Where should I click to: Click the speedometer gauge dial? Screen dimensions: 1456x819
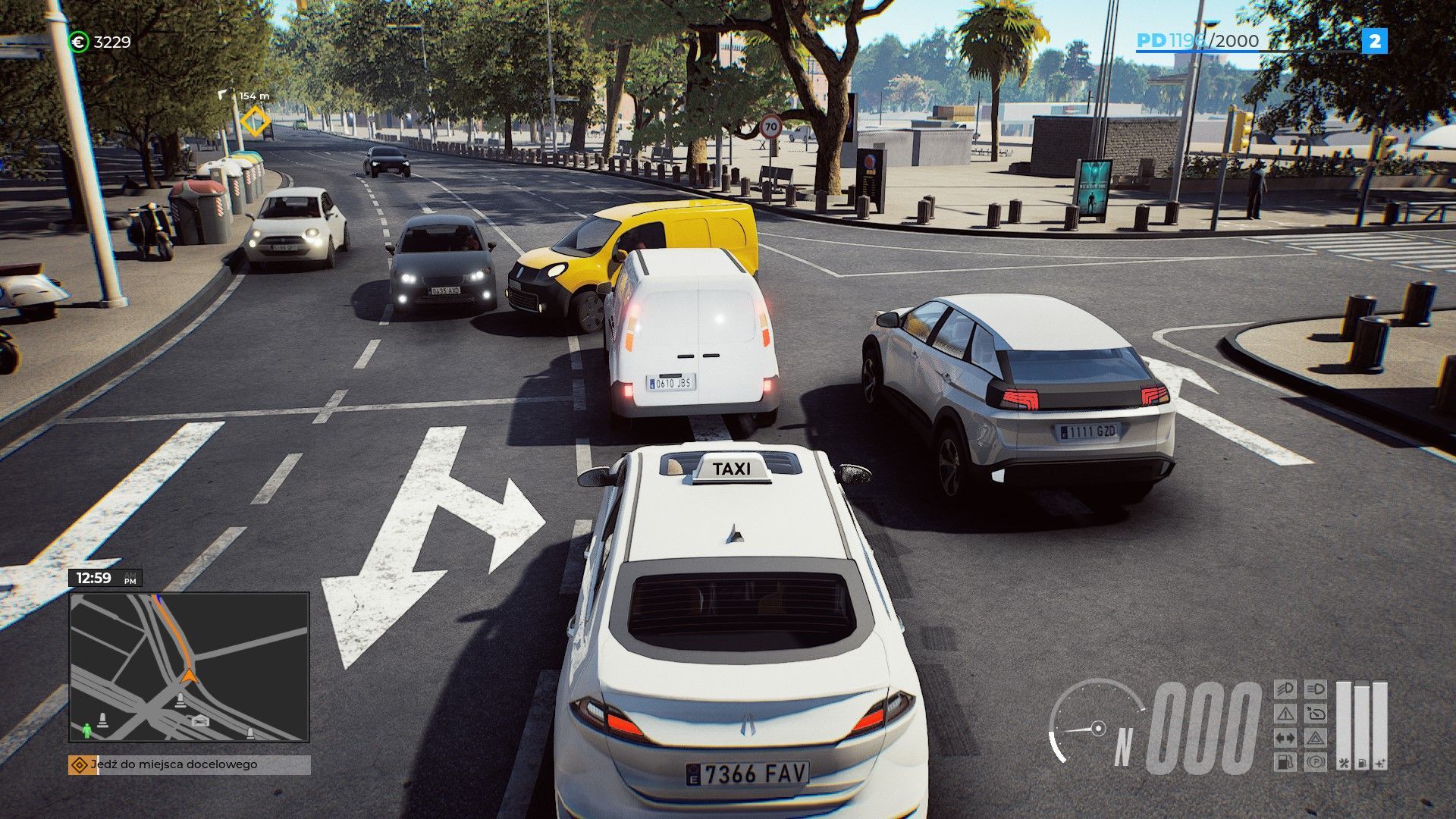[1096, 724]
